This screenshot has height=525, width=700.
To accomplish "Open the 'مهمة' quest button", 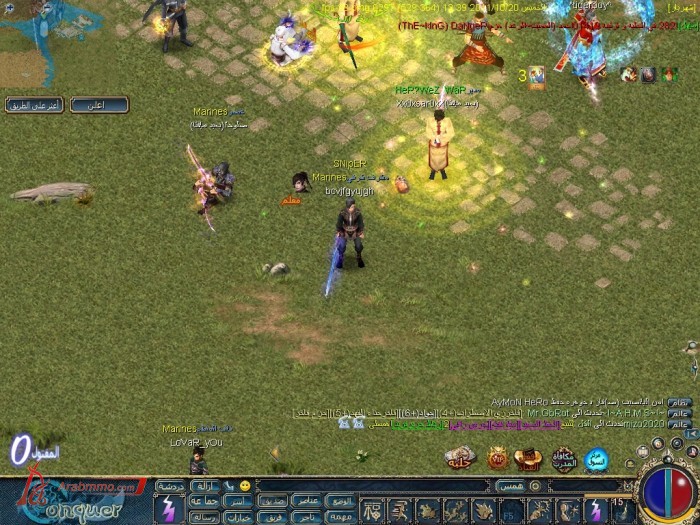I will [x=341, y=516].
